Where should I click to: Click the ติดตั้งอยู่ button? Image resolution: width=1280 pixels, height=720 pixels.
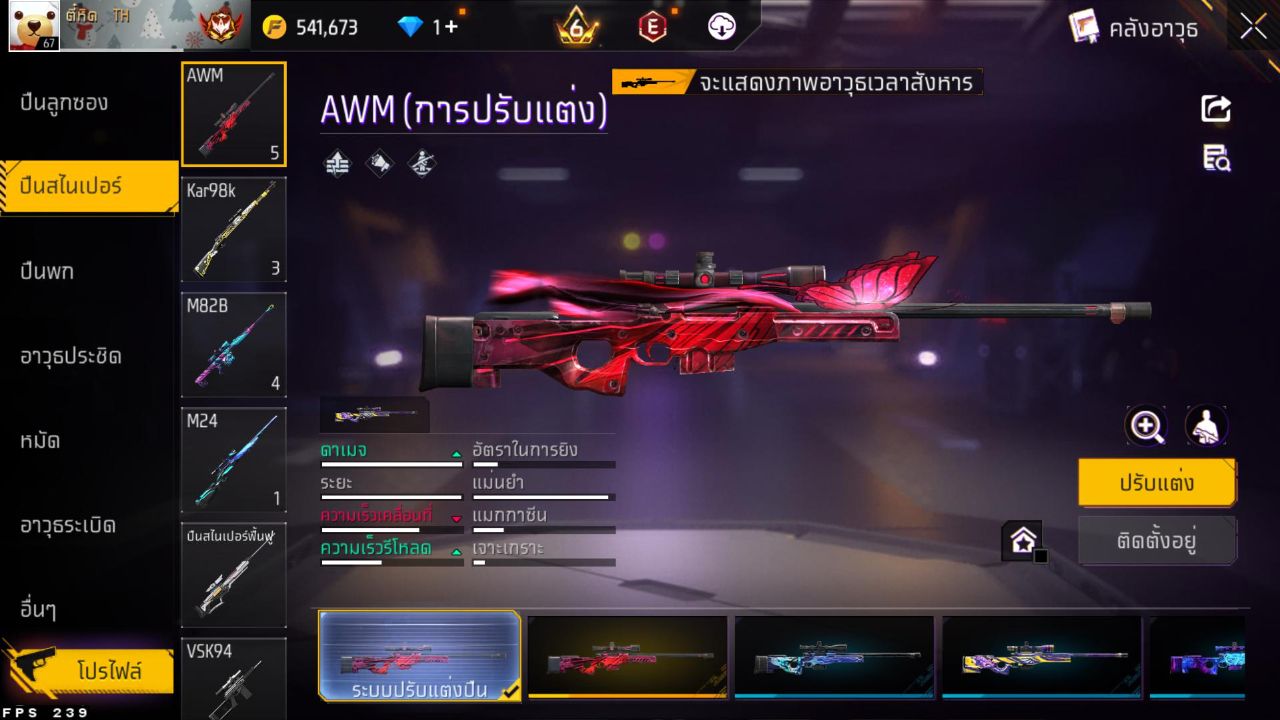click(x=1157, y=542)
